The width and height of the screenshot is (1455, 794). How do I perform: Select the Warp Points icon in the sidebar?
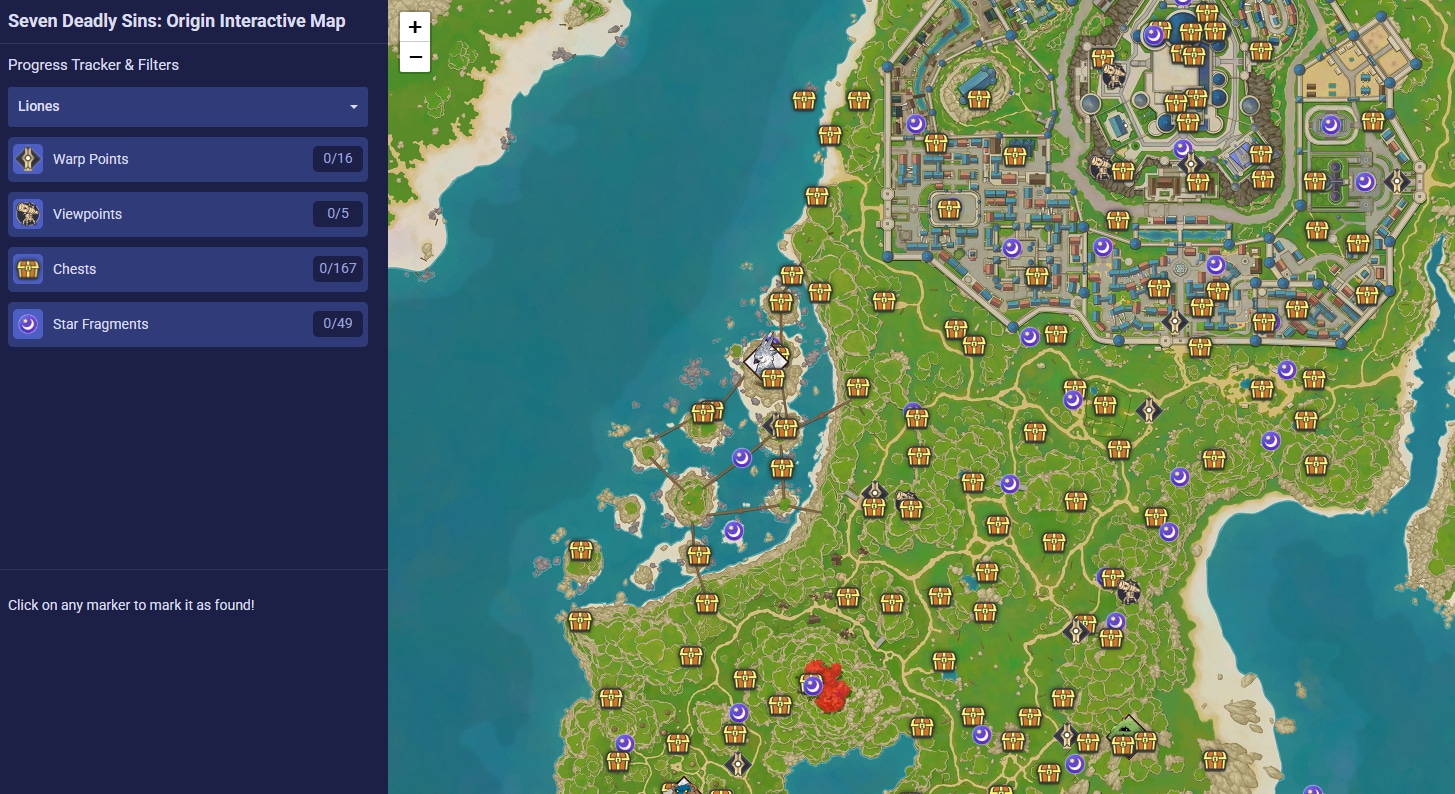coord(27,158)
